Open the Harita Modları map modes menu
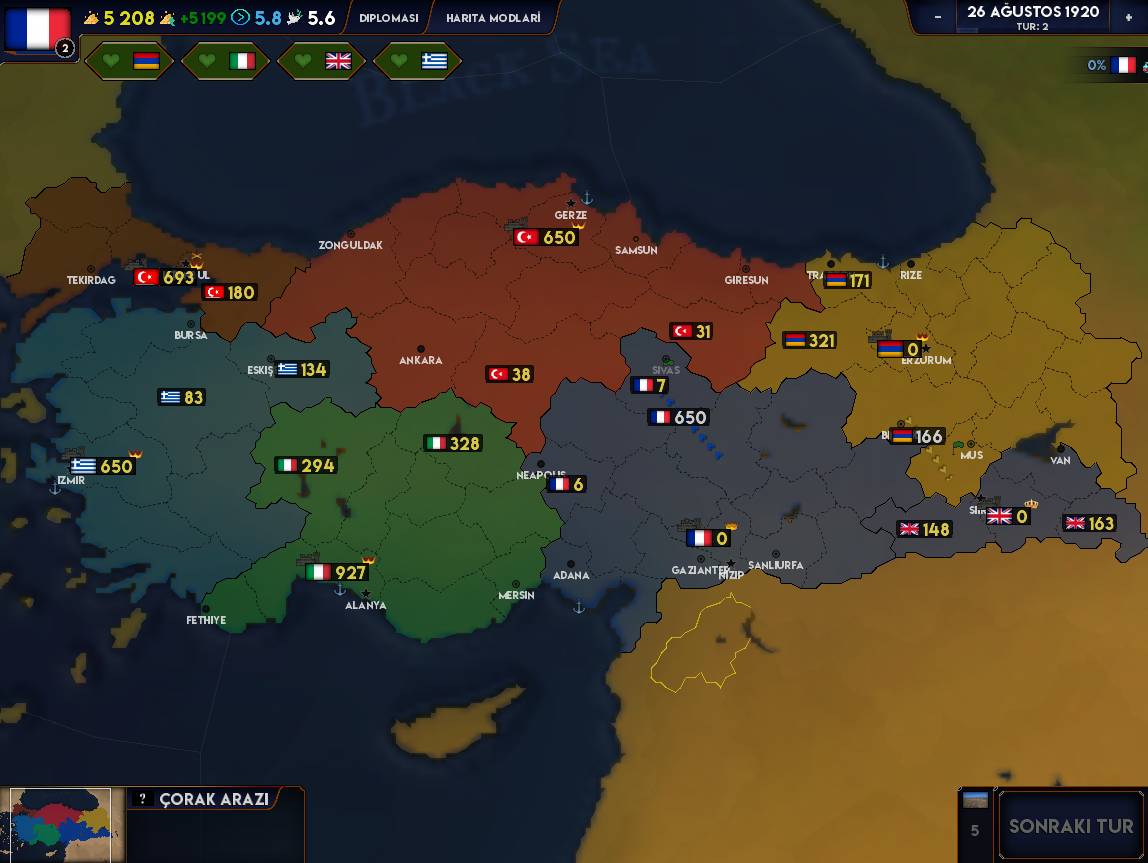The image size is (1148, 863). click(x=493, y=18)
